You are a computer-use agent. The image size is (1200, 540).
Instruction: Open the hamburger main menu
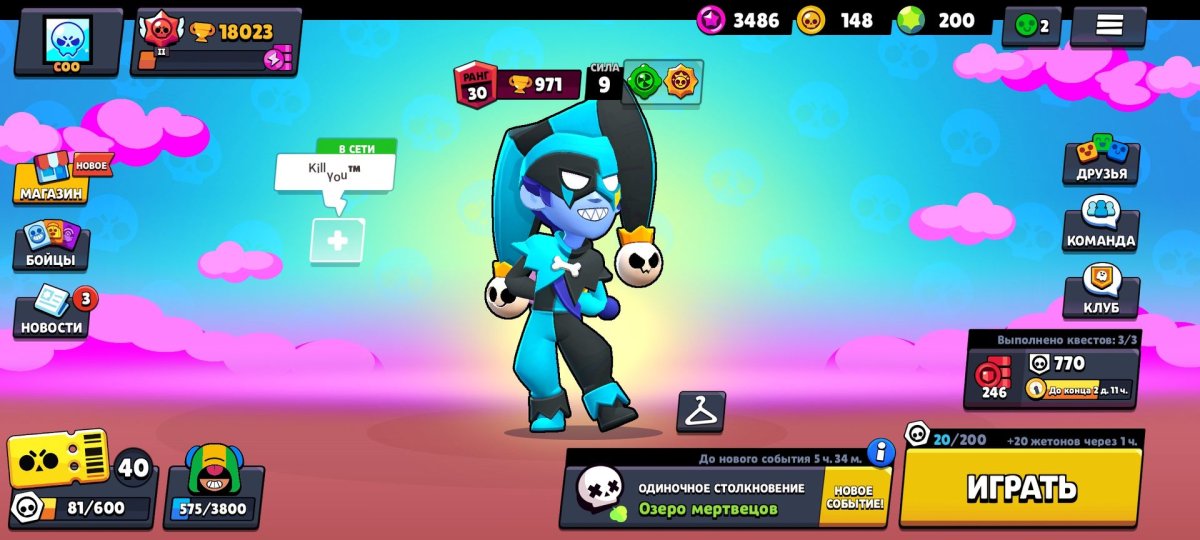1108,27
